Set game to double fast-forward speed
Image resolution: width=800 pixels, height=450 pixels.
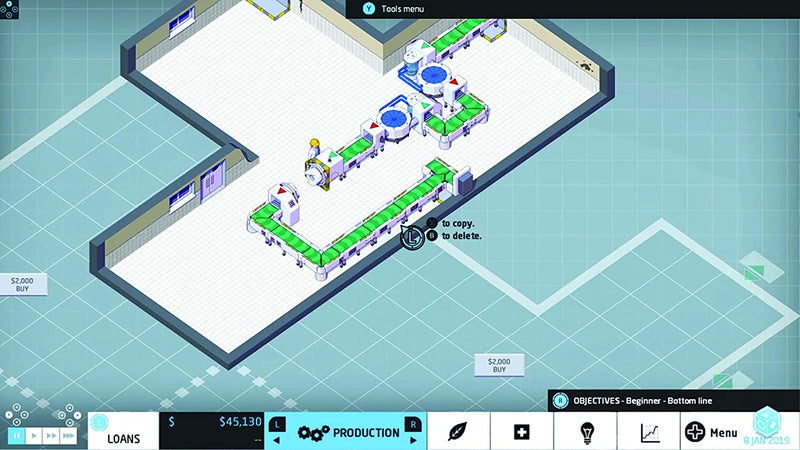pyautogui.click(x=51, y=436)
